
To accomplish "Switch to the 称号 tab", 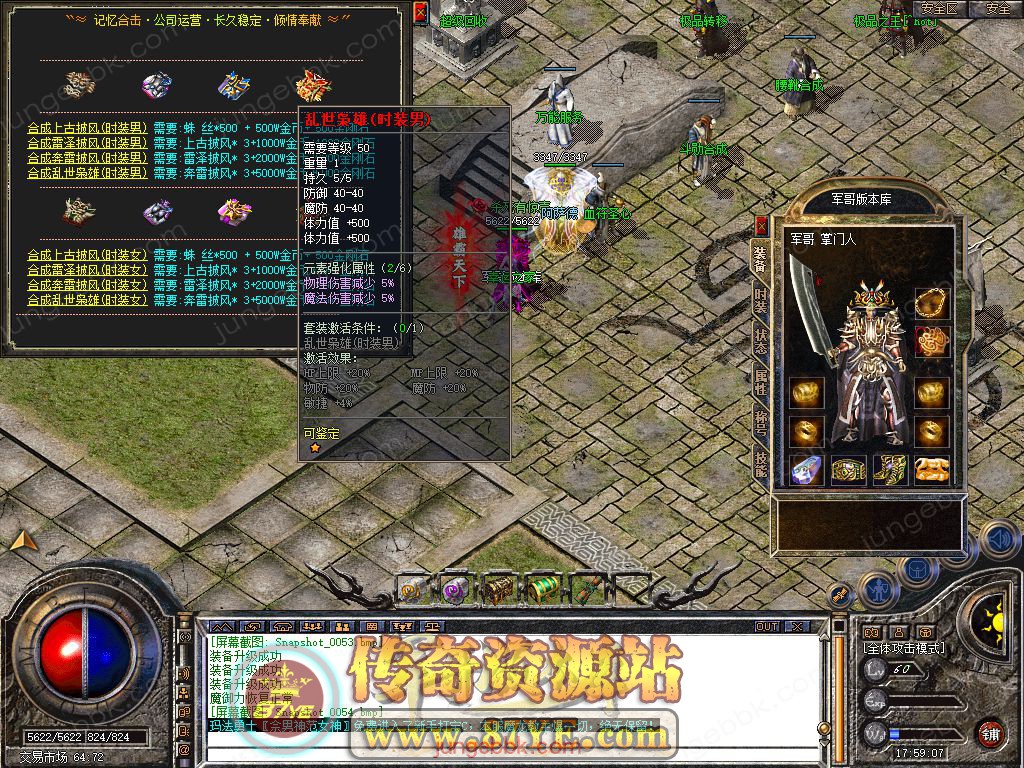I will click(x=761, y=422).
